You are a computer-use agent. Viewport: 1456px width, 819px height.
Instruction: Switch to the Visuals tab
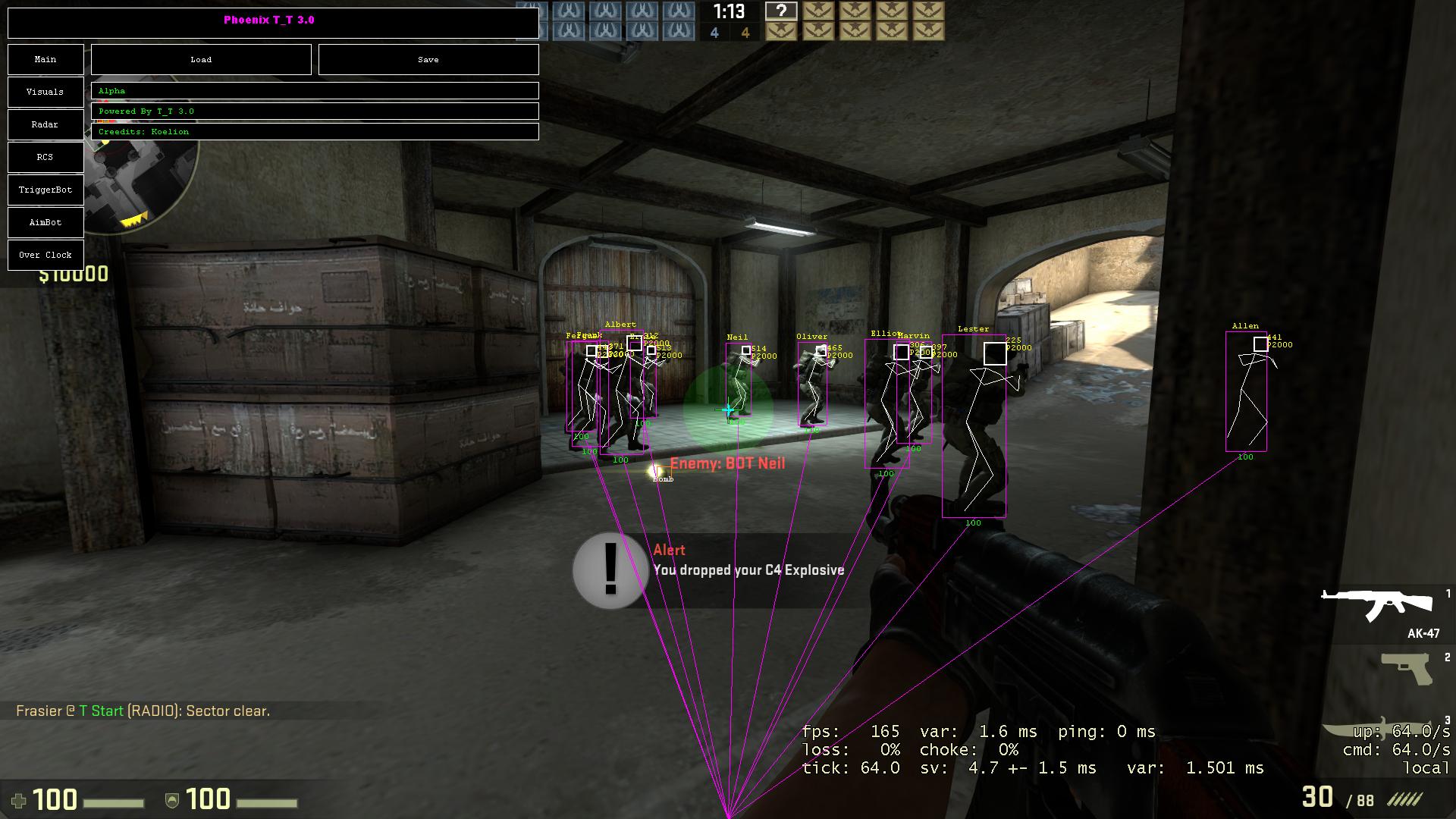(45, 92)
